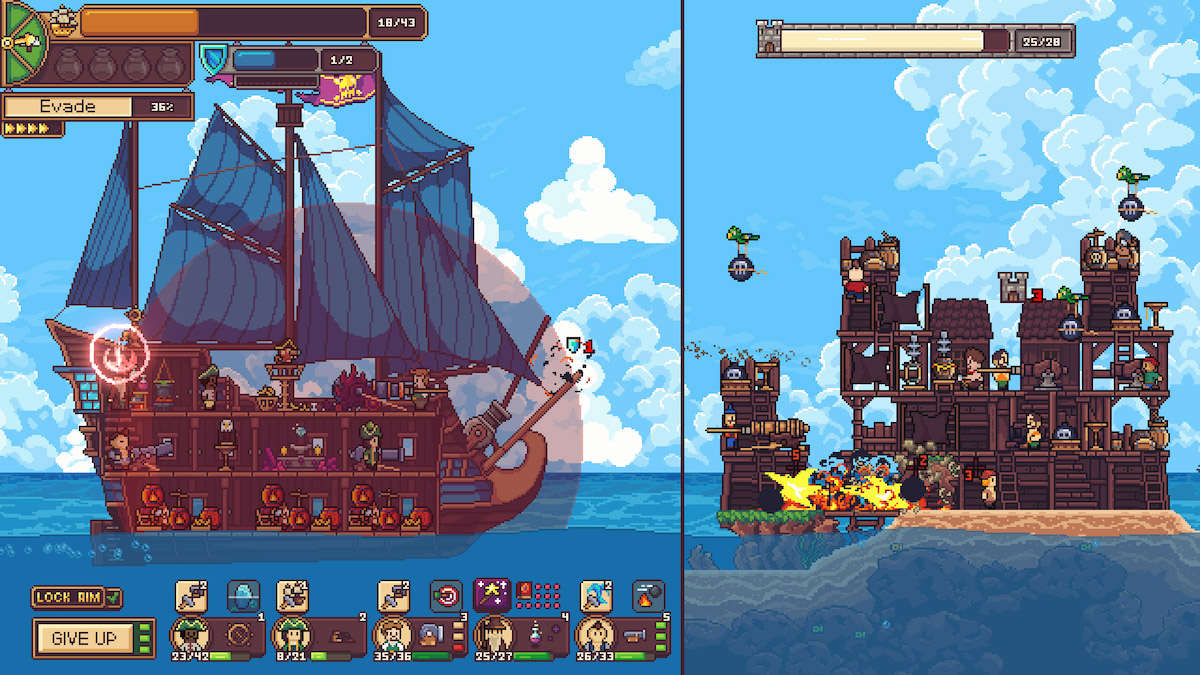Activate the magic wand star ability
Screen dimensions: 1200x675
click(x=492, y=595)
